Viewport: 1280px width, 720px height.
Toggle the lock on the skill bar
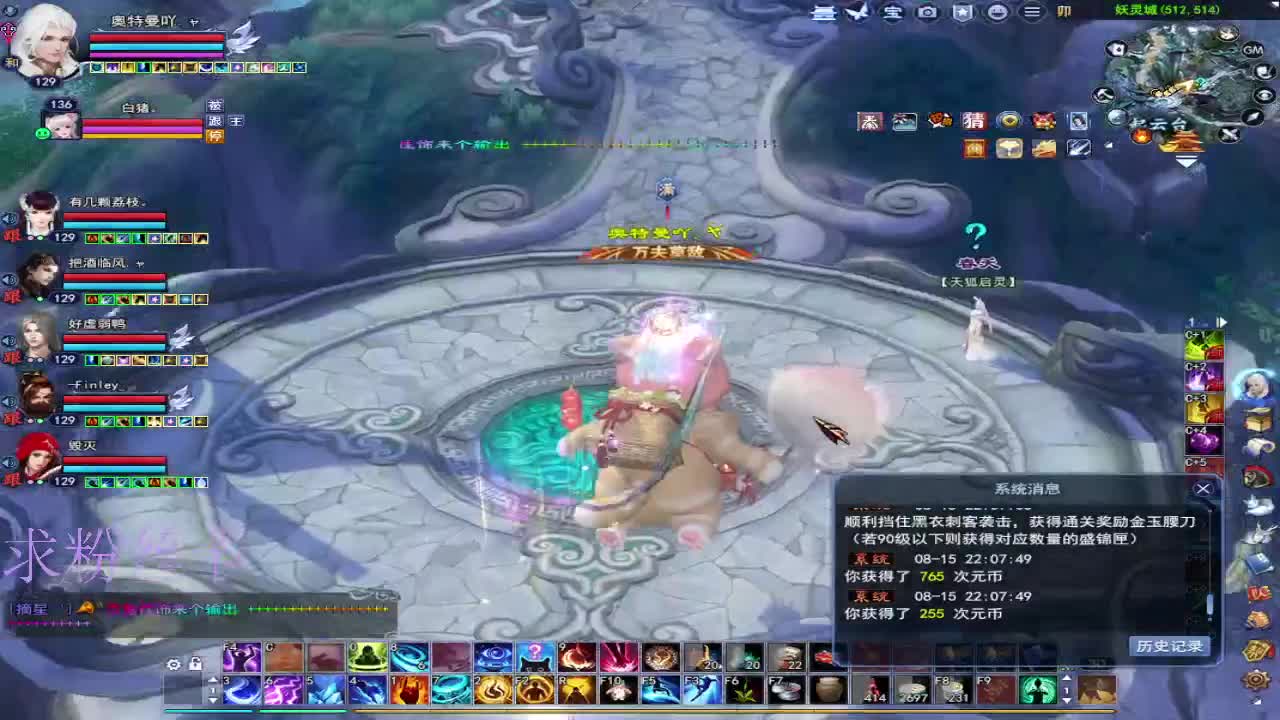tap(196, 663)
